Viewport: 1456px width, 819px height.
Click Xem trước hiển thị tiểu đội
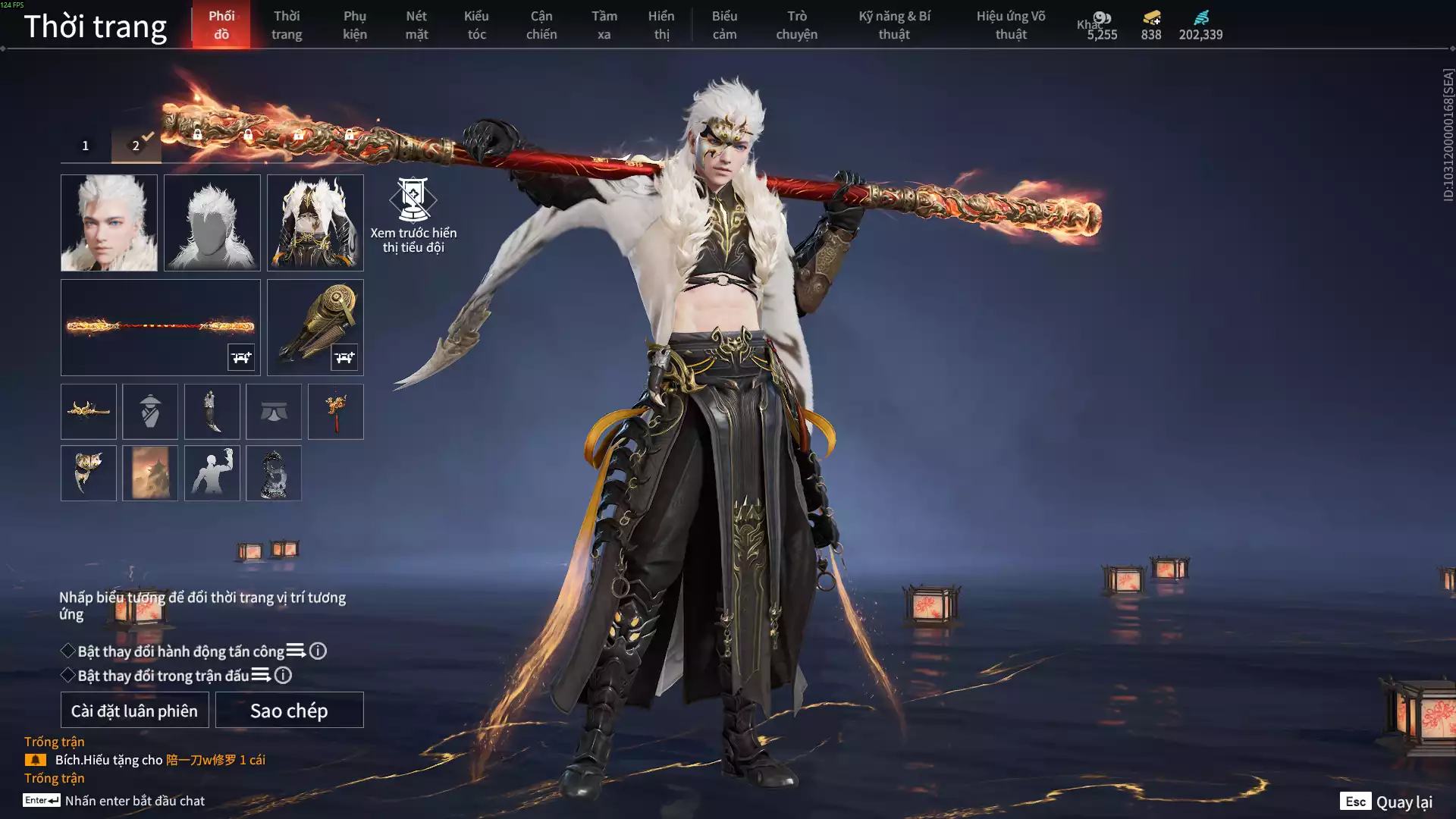(413, 215)
